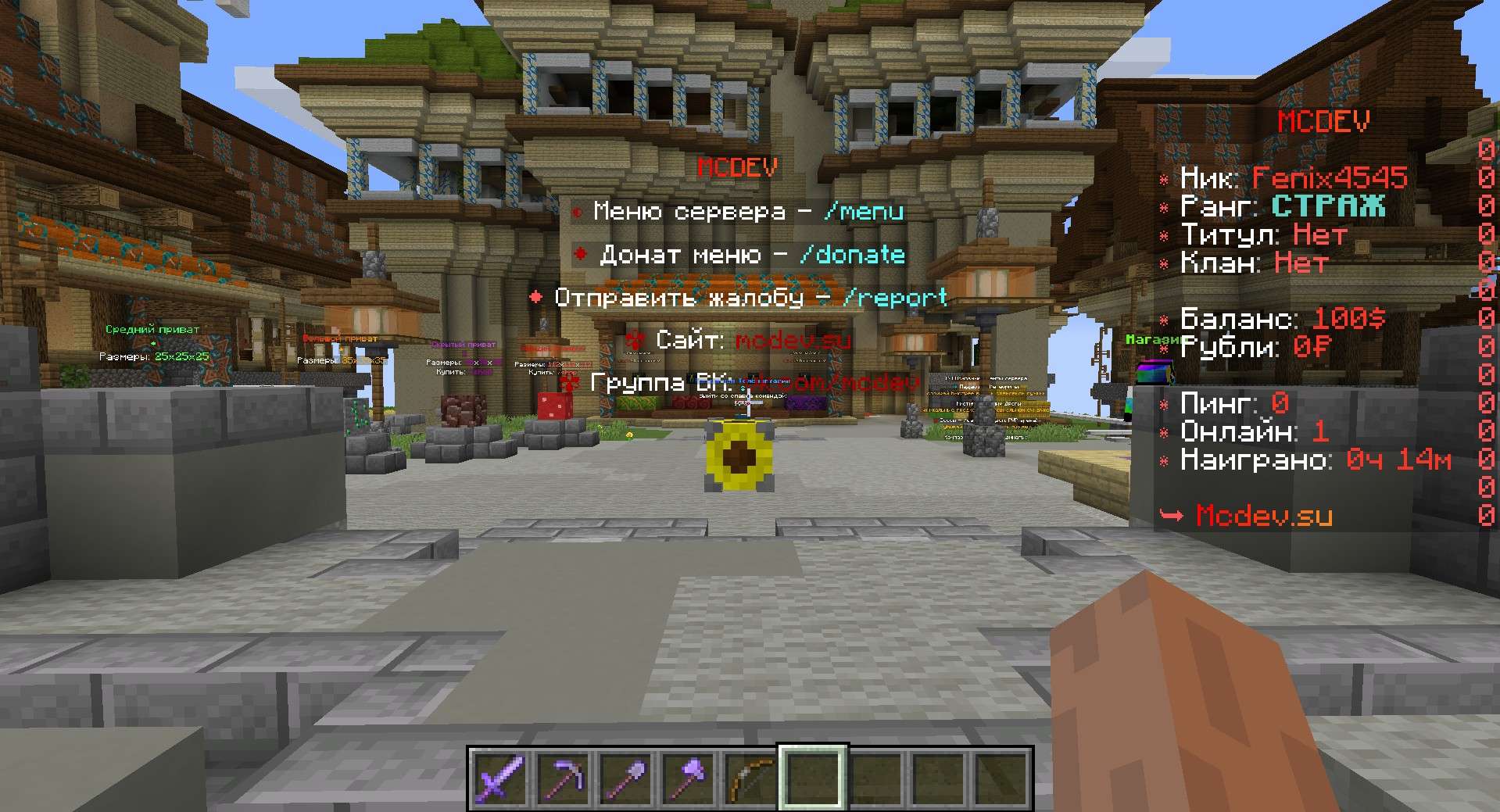Click the highlighted empty hotbar slot
This screenshot has width=1500, height=812.
click(813, 777)
